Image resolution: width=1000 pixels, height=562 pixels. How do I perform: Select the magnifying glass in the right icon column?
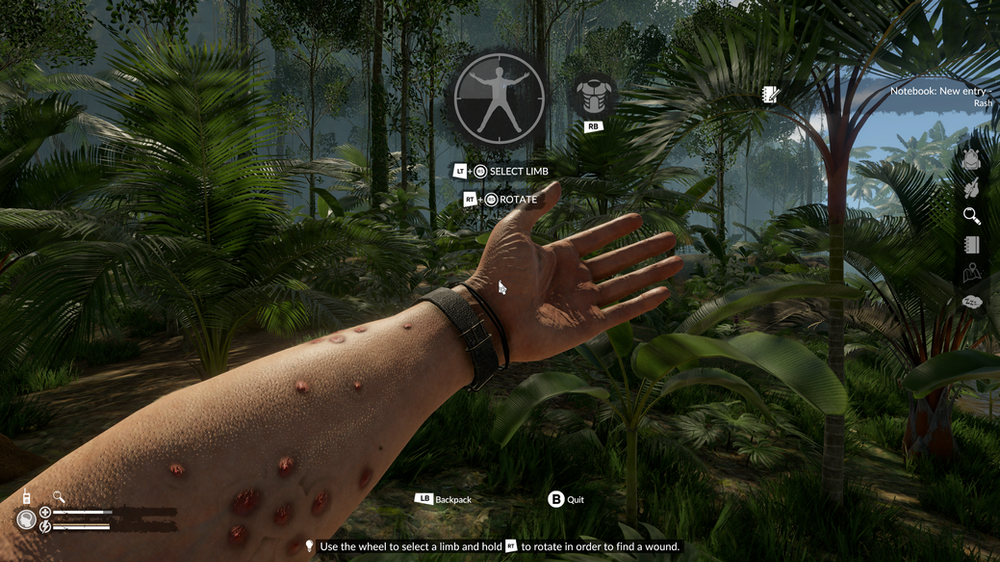[x=972, y=216]
